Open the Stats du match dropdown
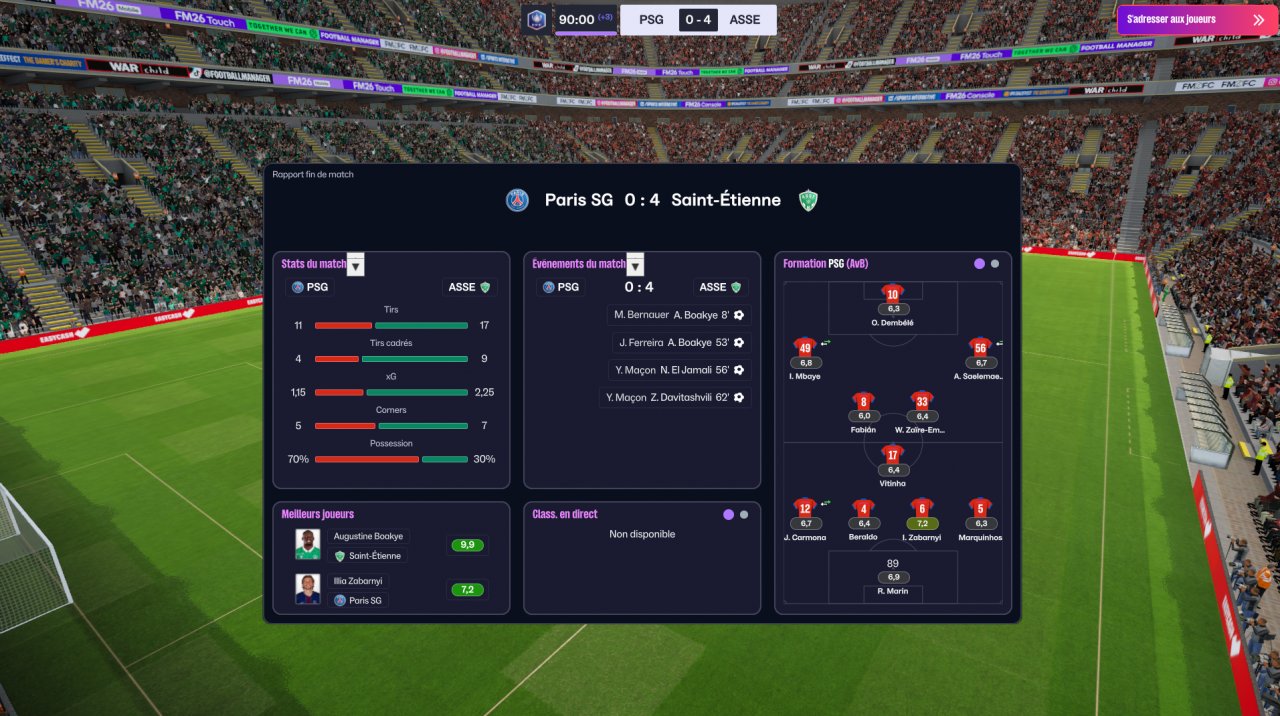Screen dimensions: 1280x716 click(355, 265)
